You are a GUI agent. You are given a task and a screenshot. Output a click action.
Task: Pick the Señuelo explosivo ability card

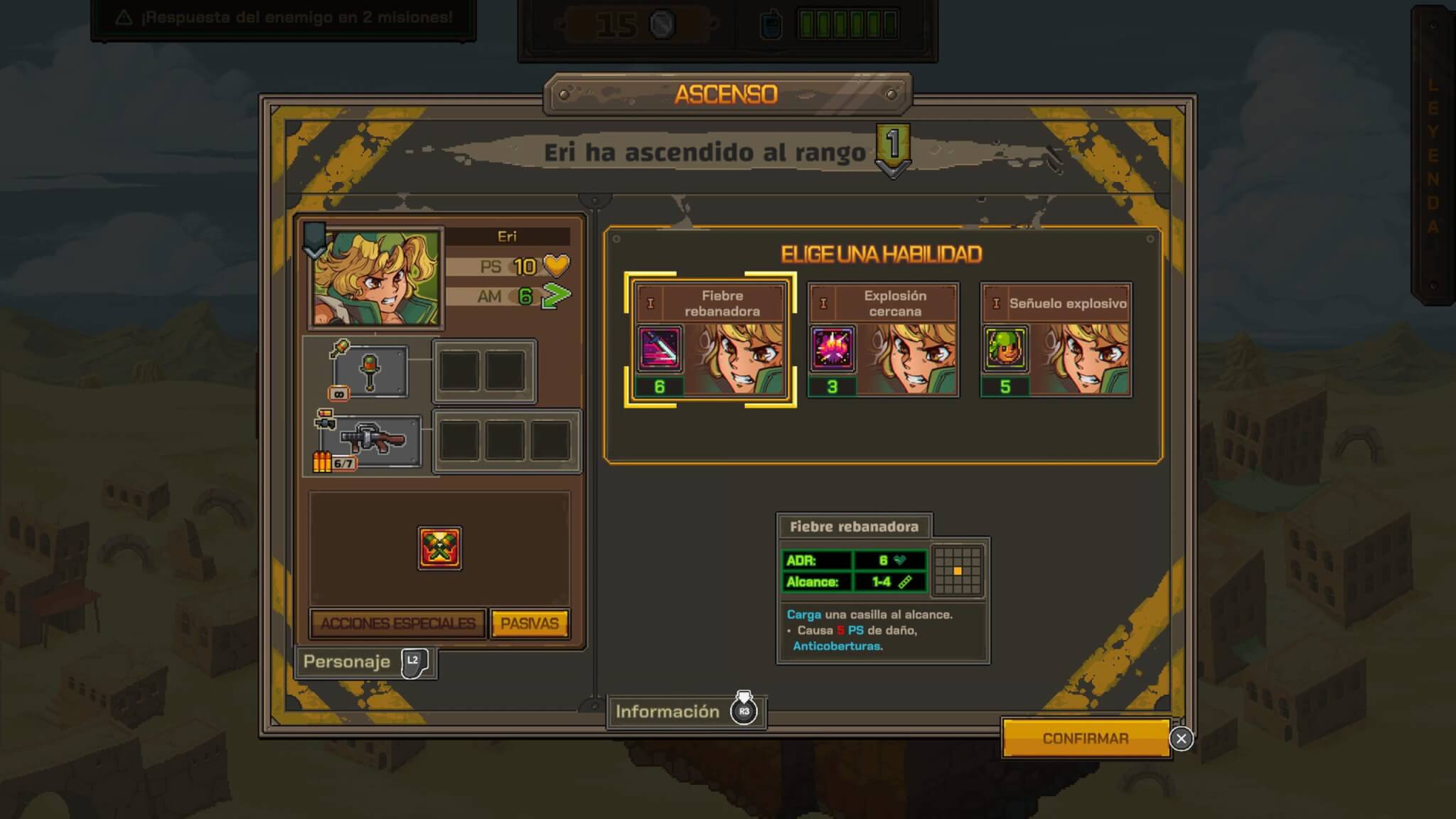(1056, 340)
